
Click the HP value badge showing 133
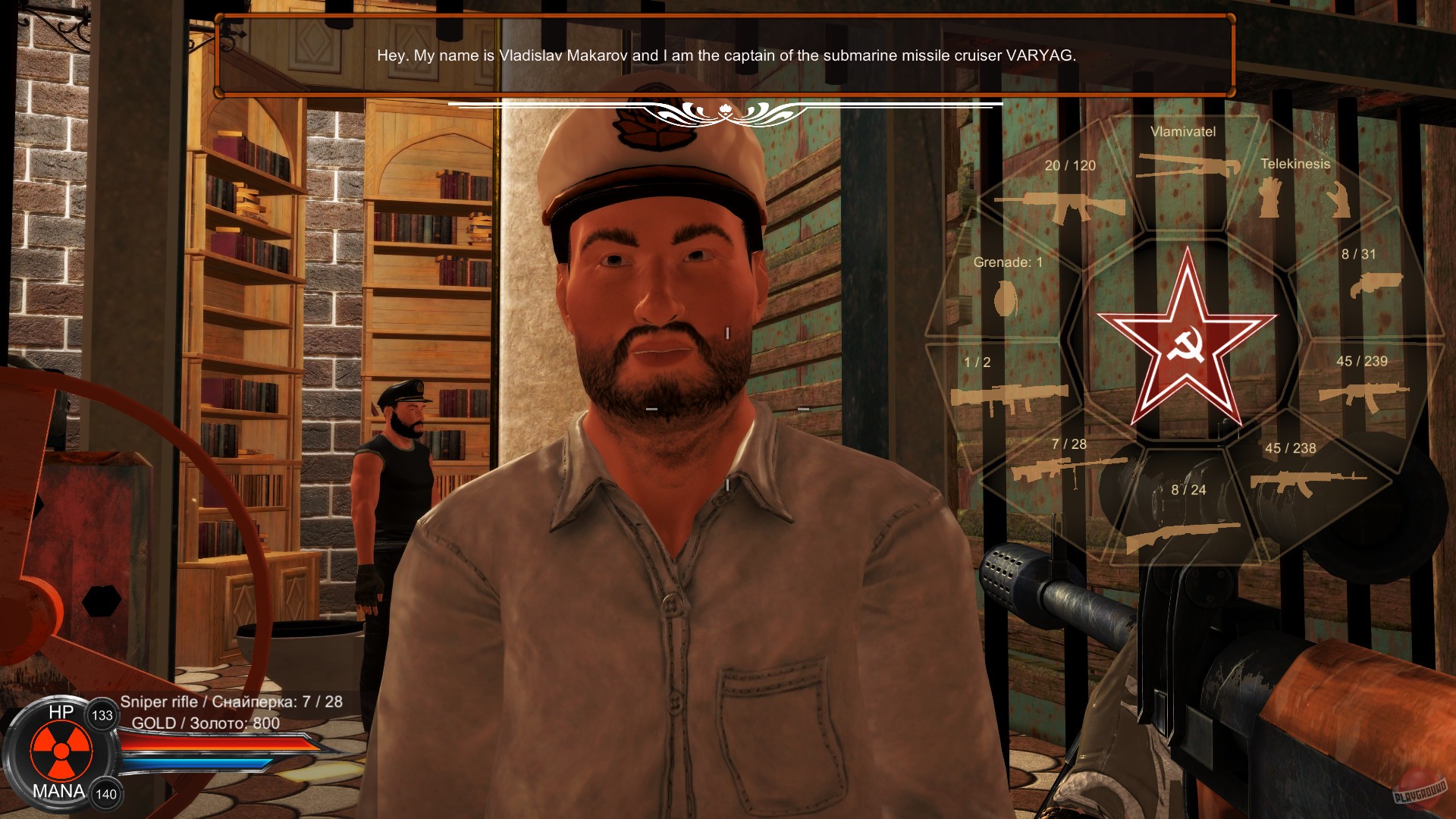click(x=102, y=715)
